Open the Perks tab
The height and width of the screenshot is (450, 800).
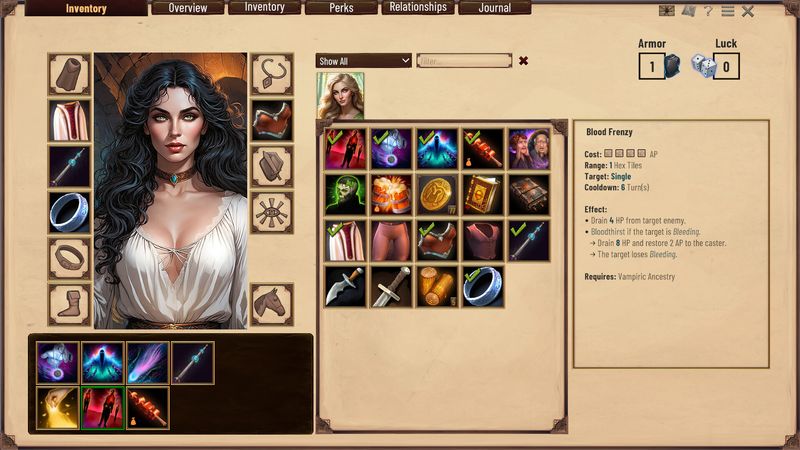(x=341, y=8)
